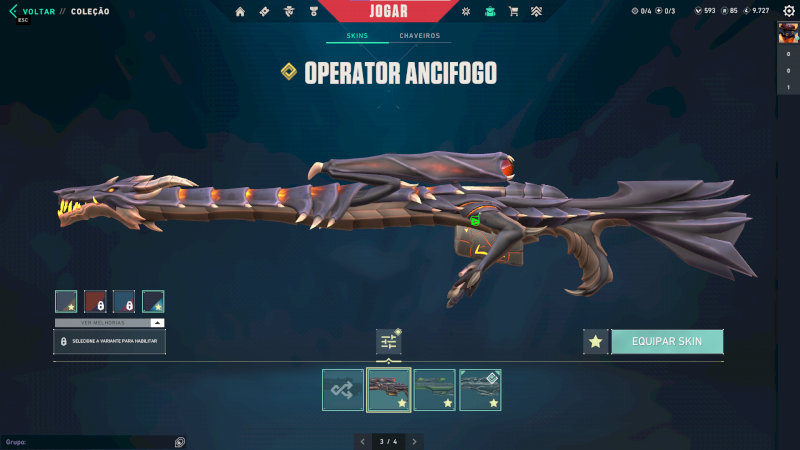
Task: Open the skin filter sliders icon
Action: pyautogui.click(x=389, y=342)
